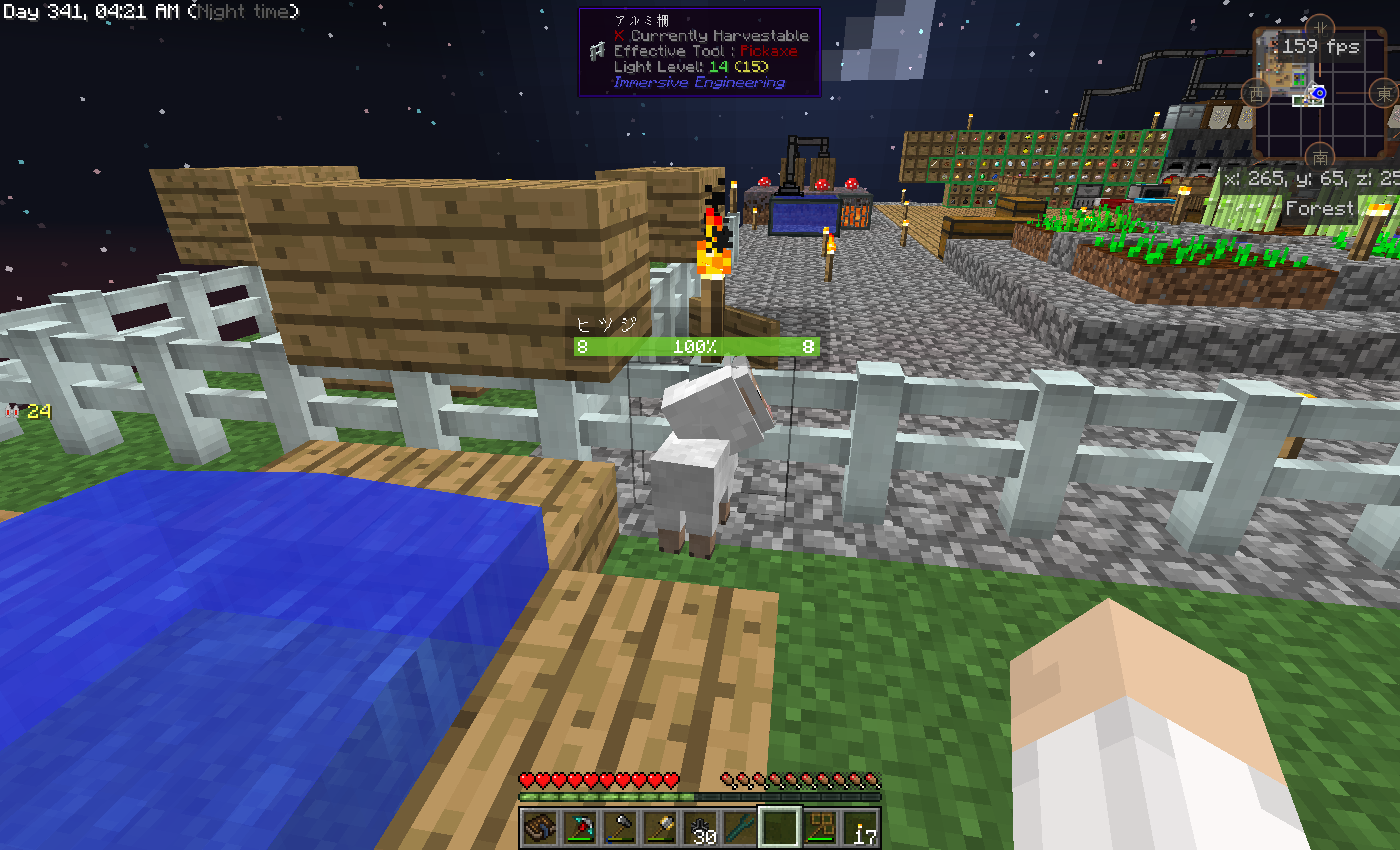Choose the gray-headed hammer hotbar slot
This screenshot has height=850, width=1400.
pos(621,828)
